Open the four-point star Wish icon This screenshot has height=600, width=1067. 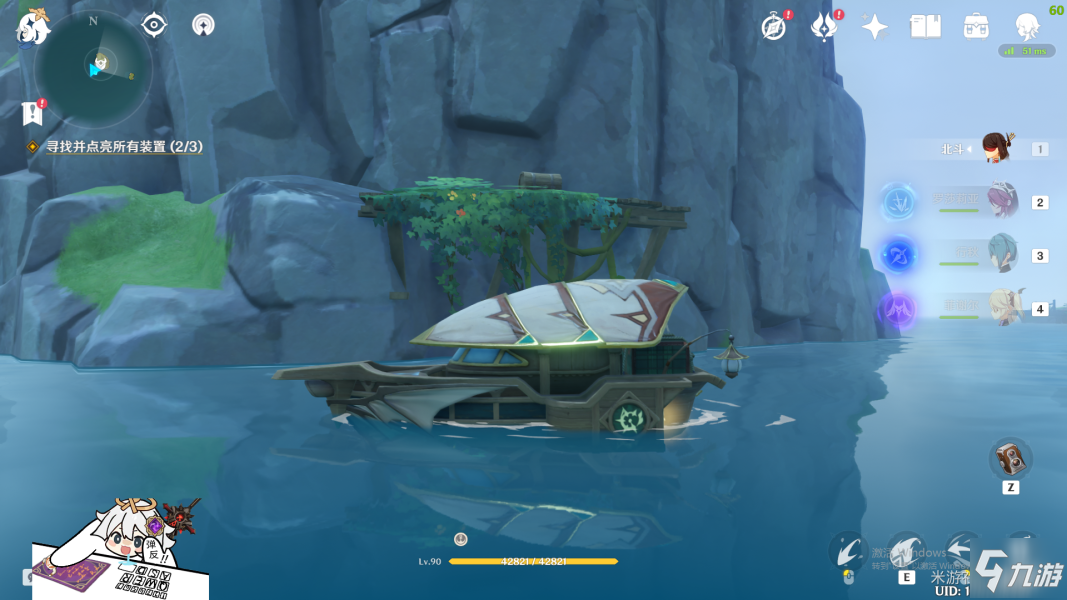875,27
